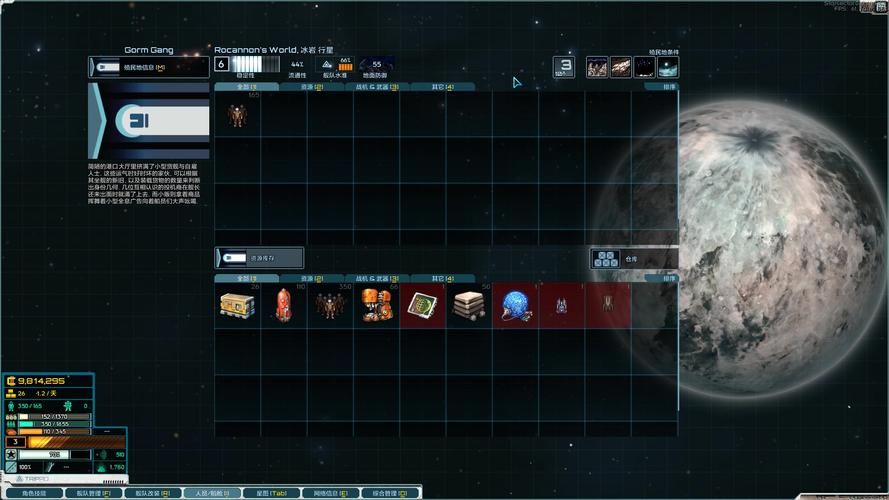Click the 资源库存 resource inventory header button
This screenshot has height=500, width=889.
tap(260, 258)
